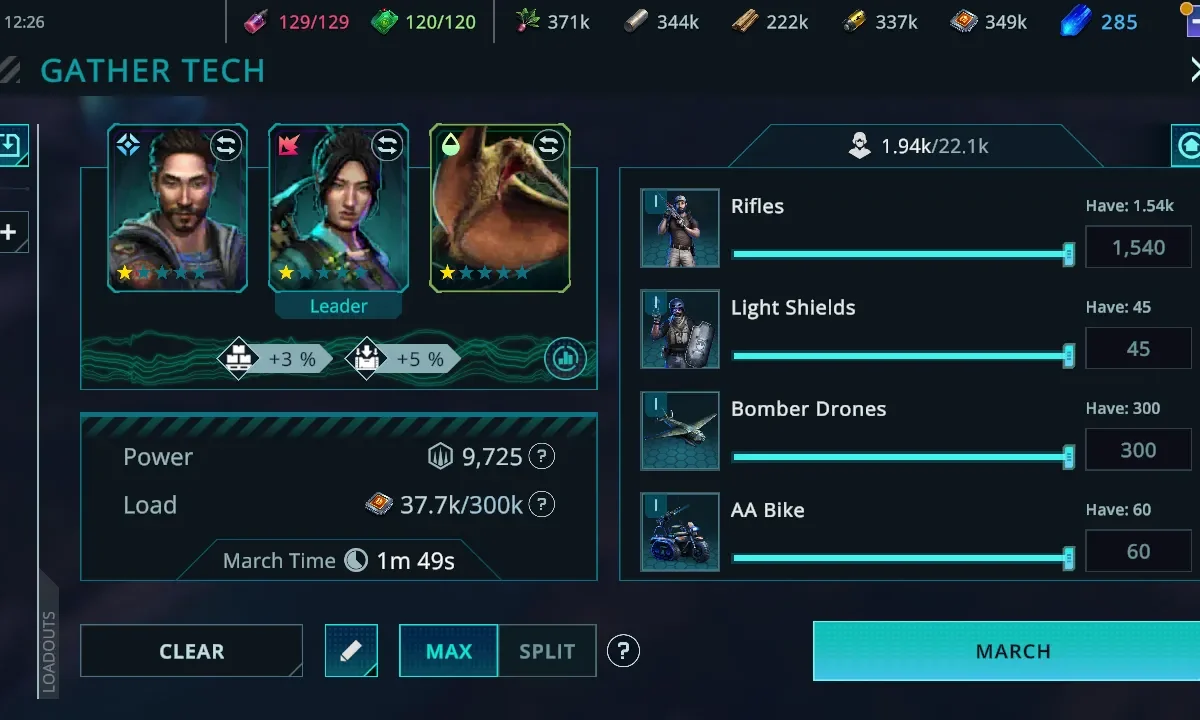This screenshot has width=1200, height=720.
Task: Swap the pterosaur creature card
Action: click(x=549, y=146)
